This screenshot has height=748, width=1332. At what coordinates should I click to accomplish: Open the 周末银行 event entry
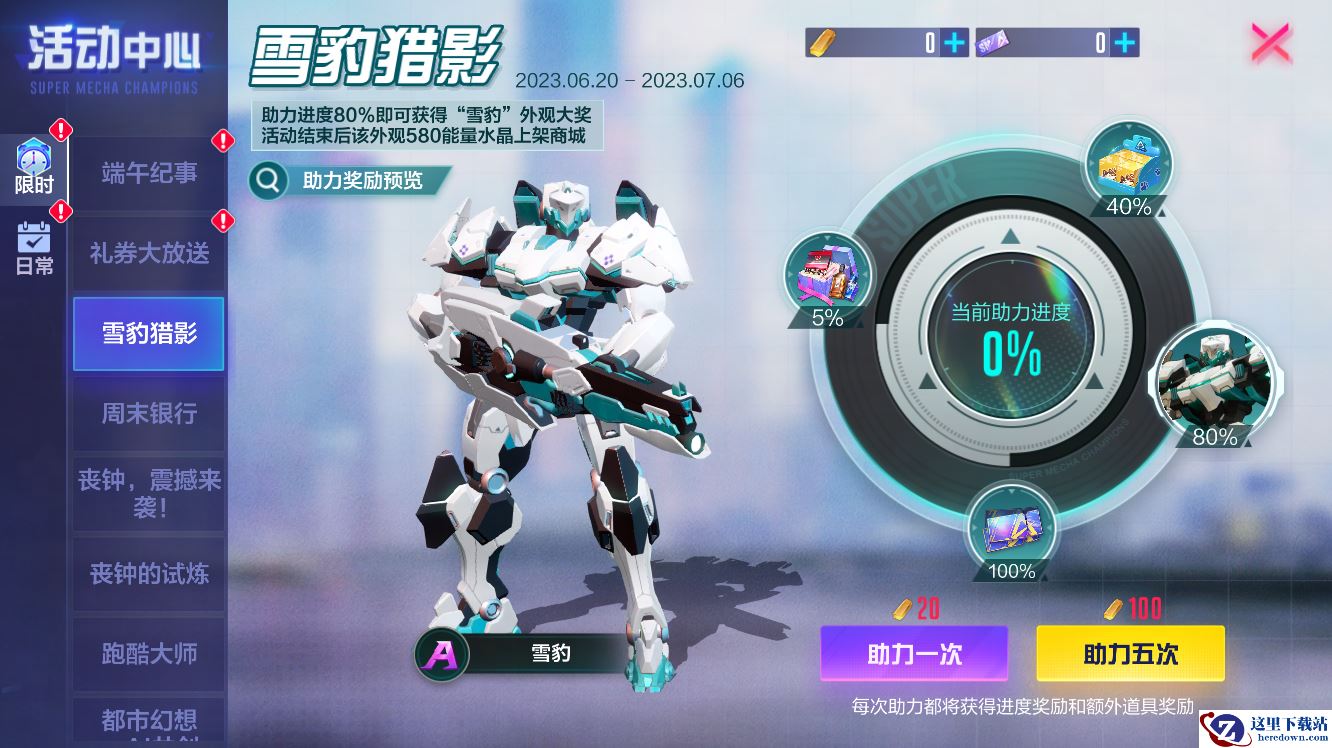click(x=149, y=414)
